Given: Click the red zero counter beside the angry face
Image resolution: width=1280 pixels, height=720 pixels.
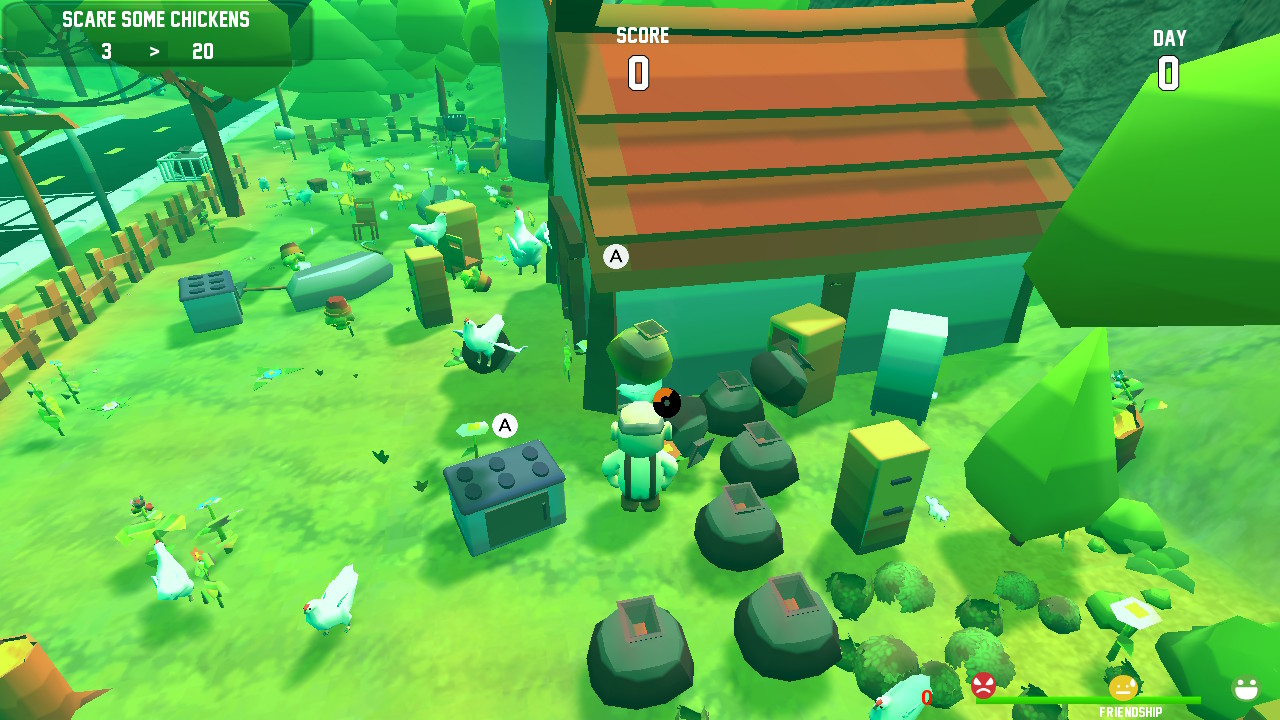Looking at the screenshot, I should coord(925,695).
